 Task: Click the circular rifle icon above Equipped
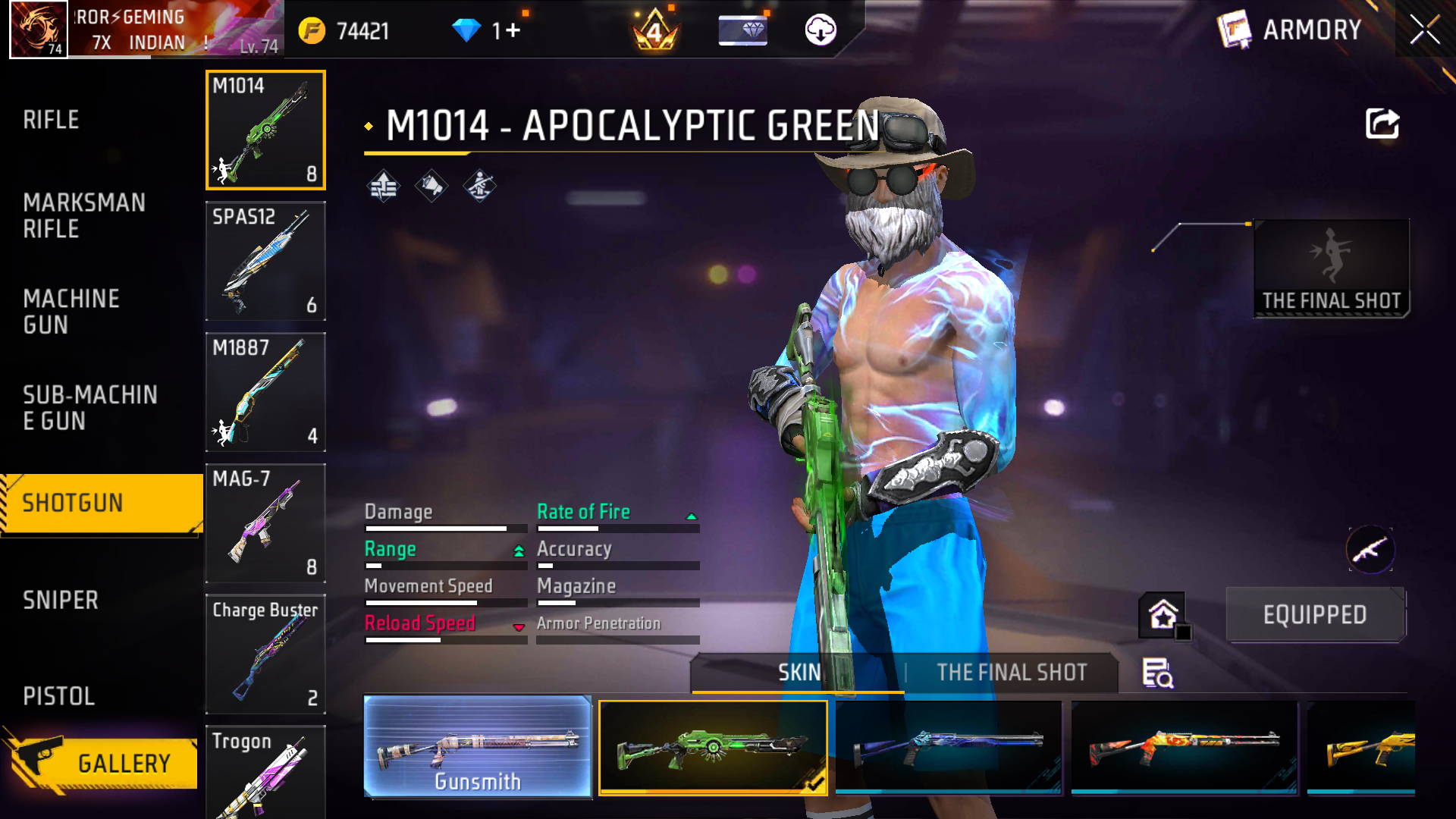click(1370, 550)
